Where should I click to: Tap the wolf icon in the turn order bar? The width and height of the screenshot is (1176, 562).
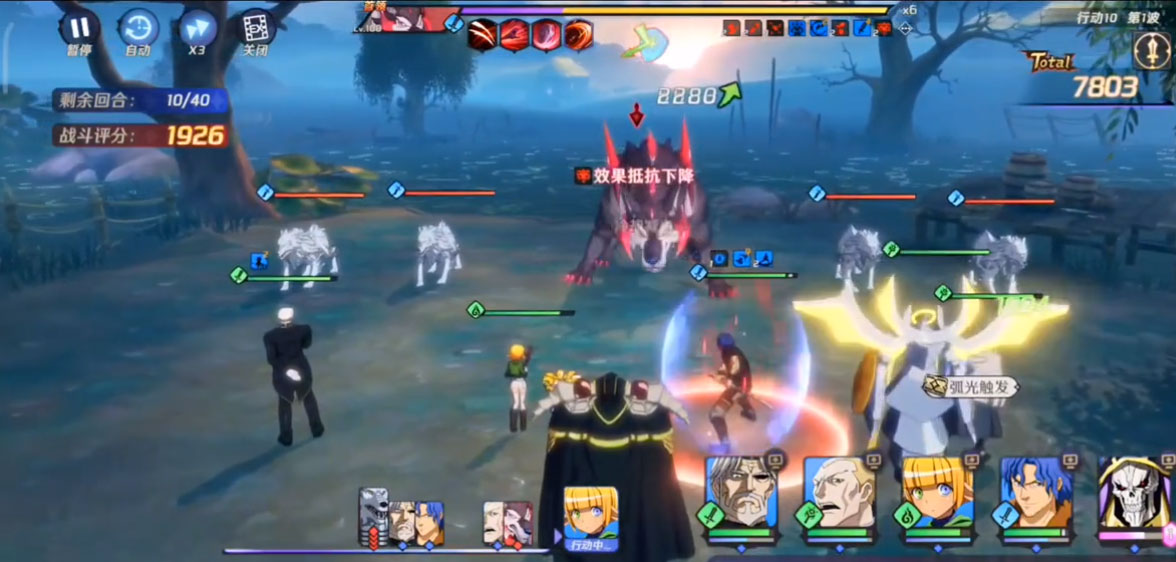tap(374, 512)
